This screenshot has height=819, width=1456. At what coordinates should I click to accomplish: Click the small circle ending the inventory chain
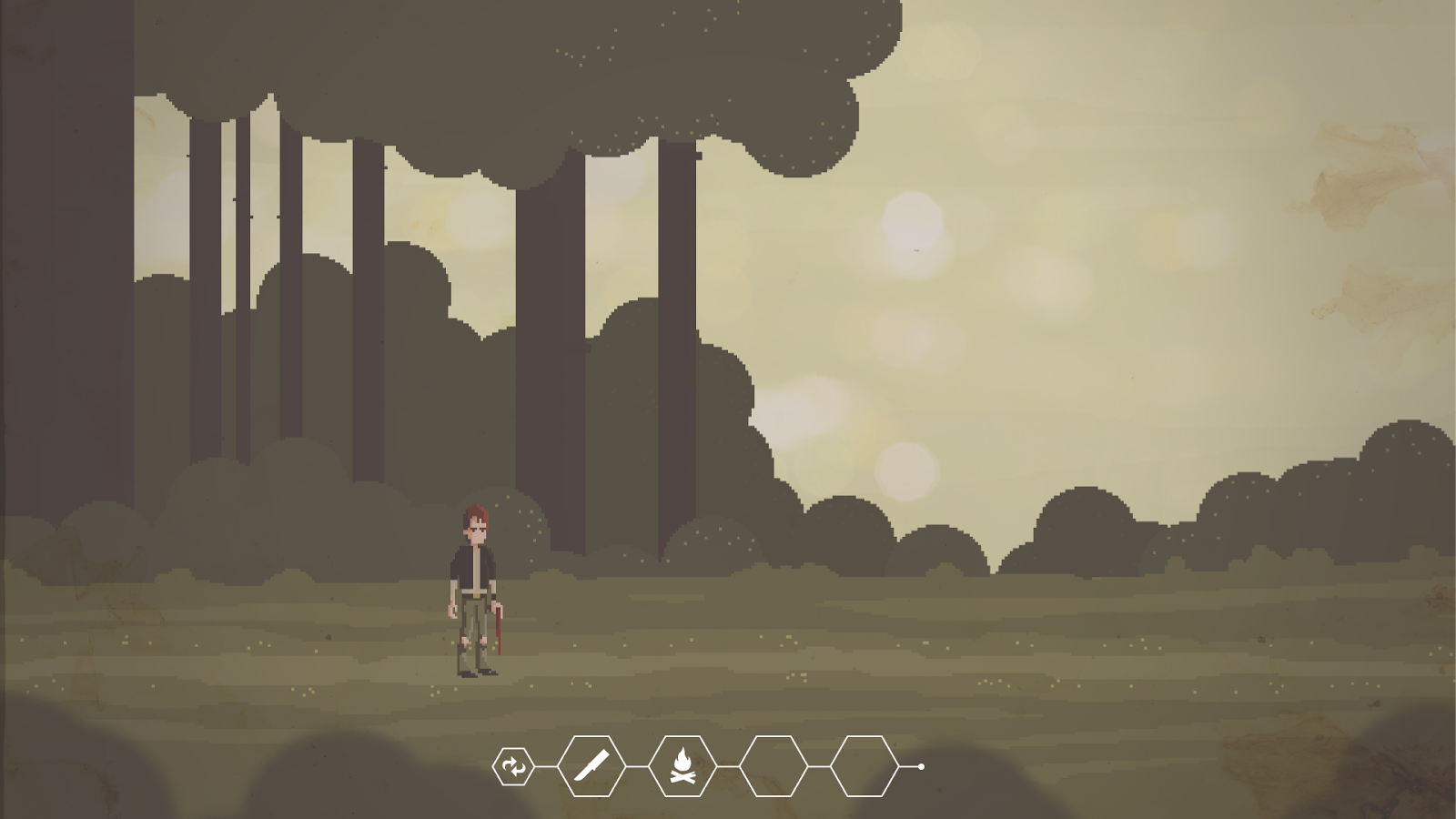[921, 767]
